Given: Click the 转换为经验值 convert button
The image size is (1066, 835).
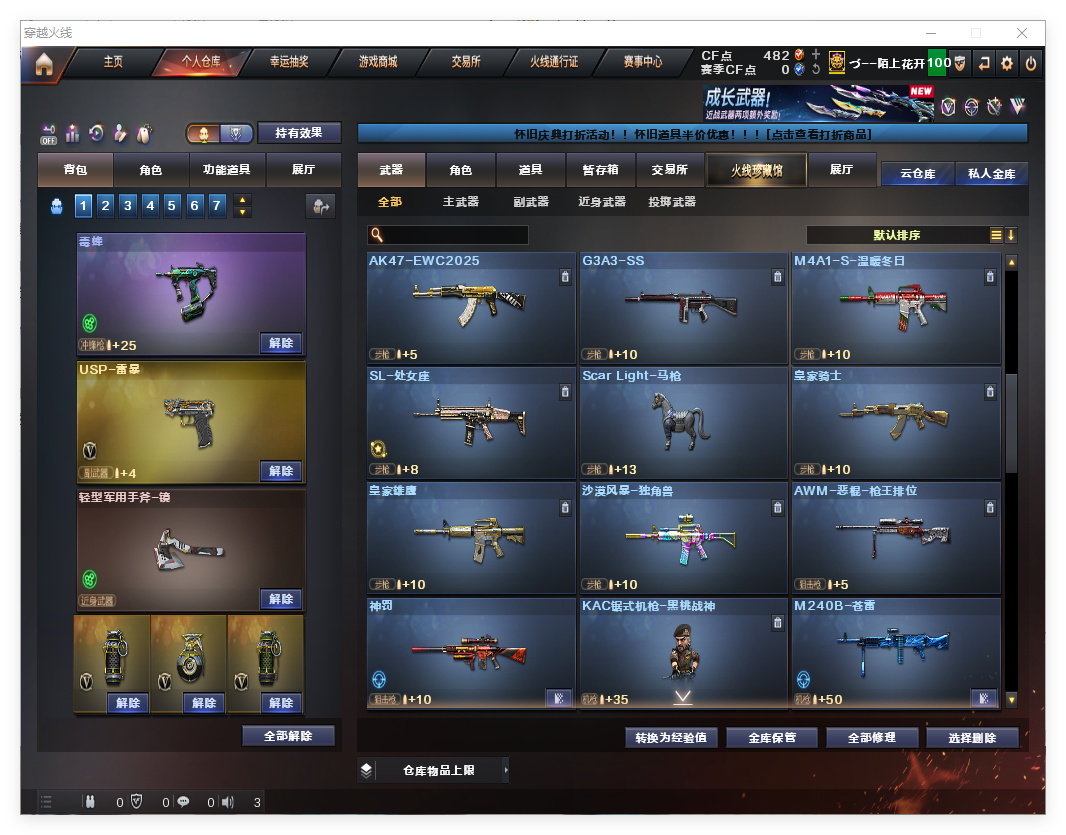Looking at the screenshot, I should coord(671,738).
